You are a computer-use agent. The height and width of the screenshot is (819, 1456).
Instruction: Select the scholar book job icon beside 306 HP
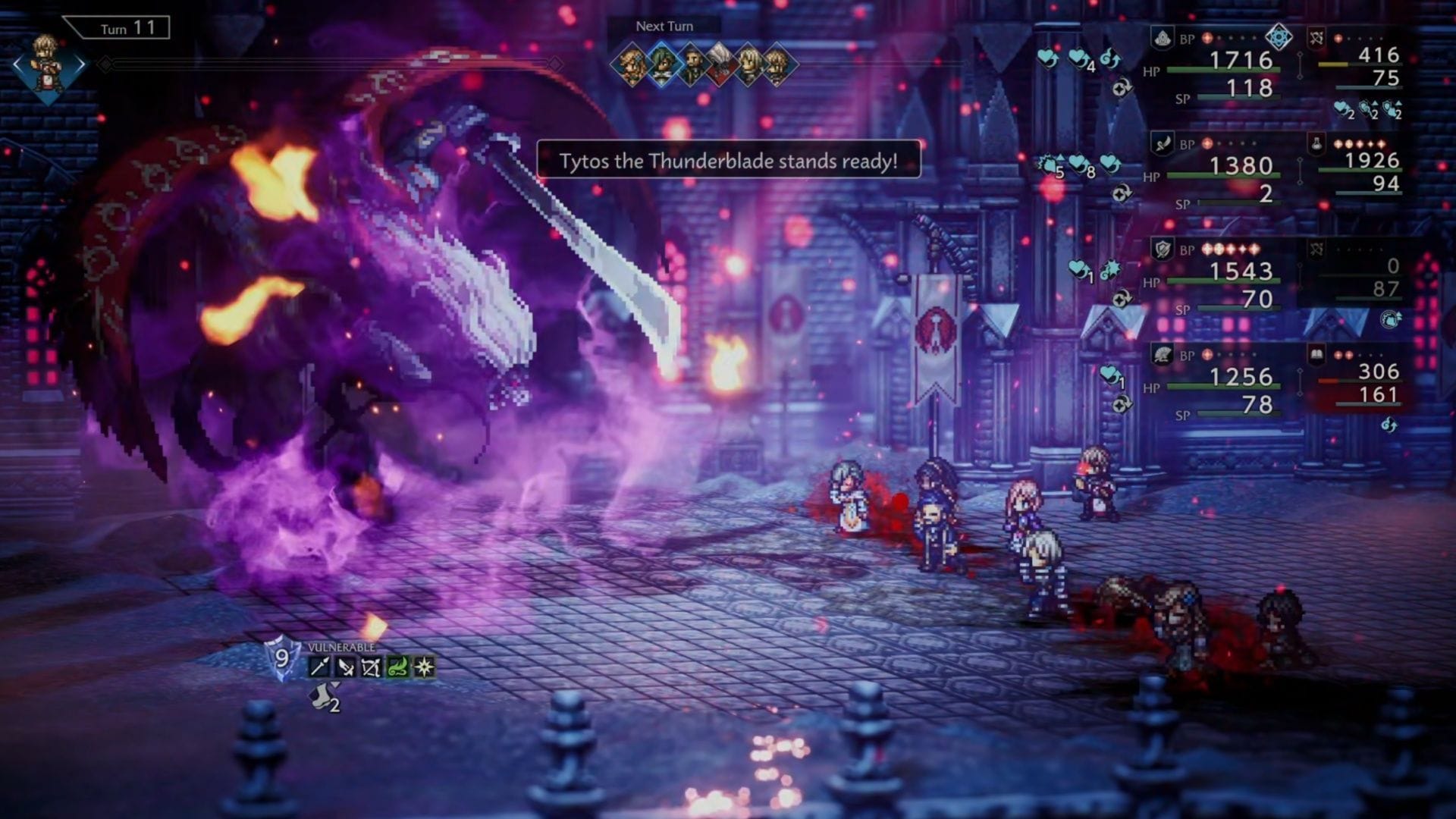pyautogui.click(x=1317, y=355)
